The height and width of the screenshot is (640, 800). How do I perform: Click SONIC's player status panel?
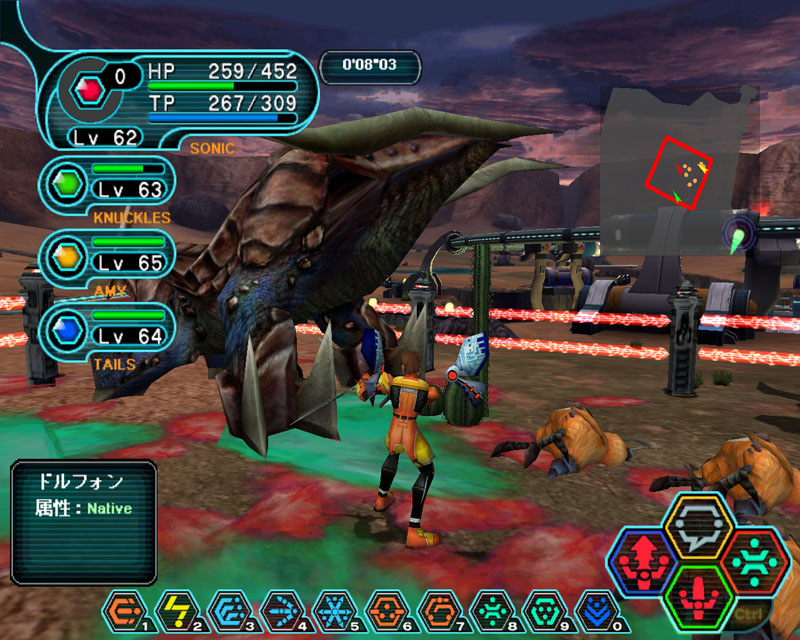(x=180, y=97)
